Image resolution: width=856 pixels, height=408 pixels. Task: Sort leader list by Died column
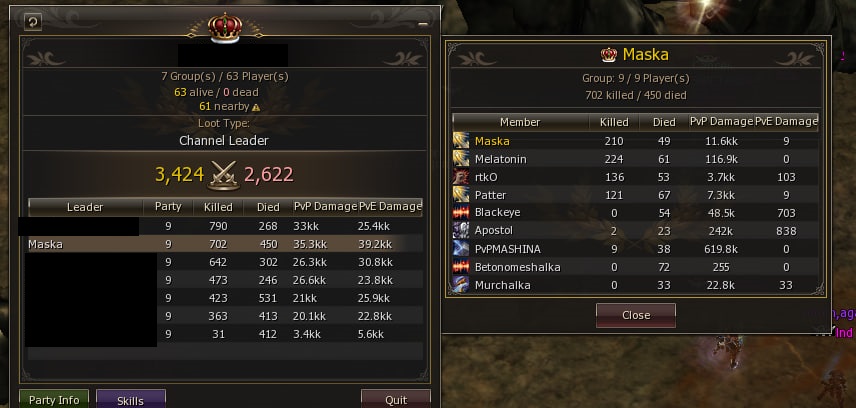[x=266, y=207]
